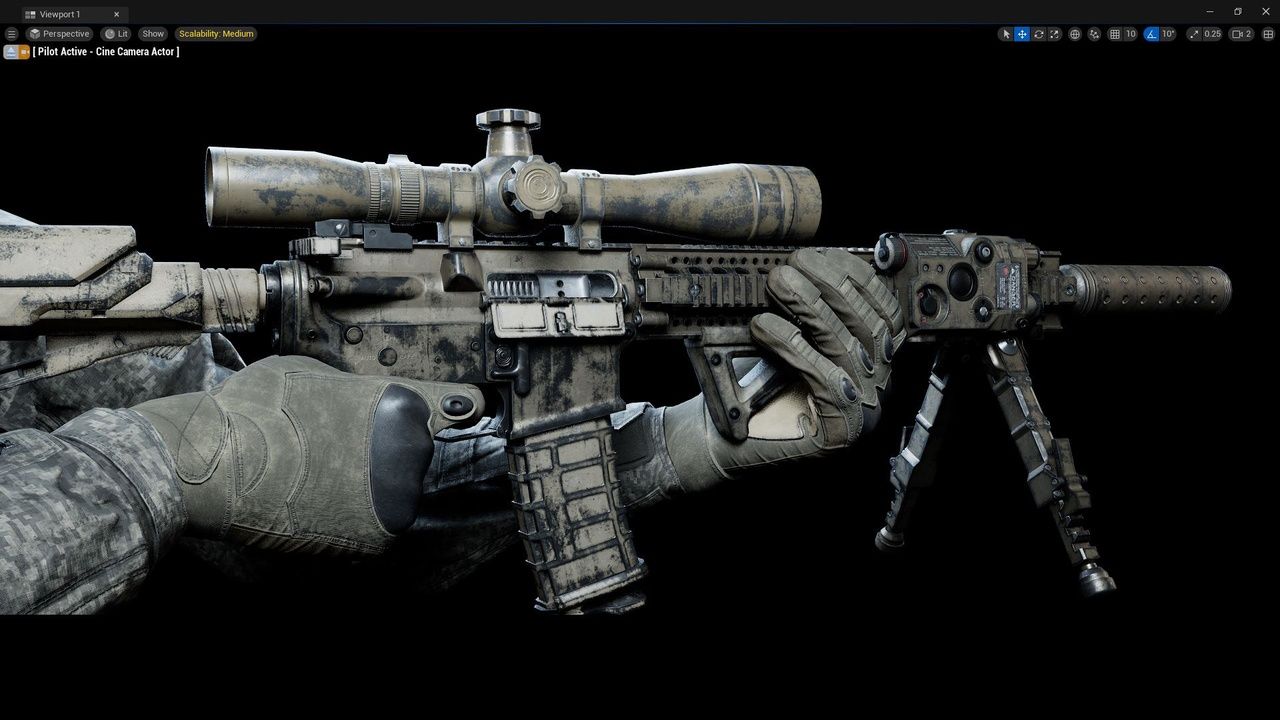Open the grid snap size value 10
Viewport: 1280px width, 720px height.
[1131, 34]
